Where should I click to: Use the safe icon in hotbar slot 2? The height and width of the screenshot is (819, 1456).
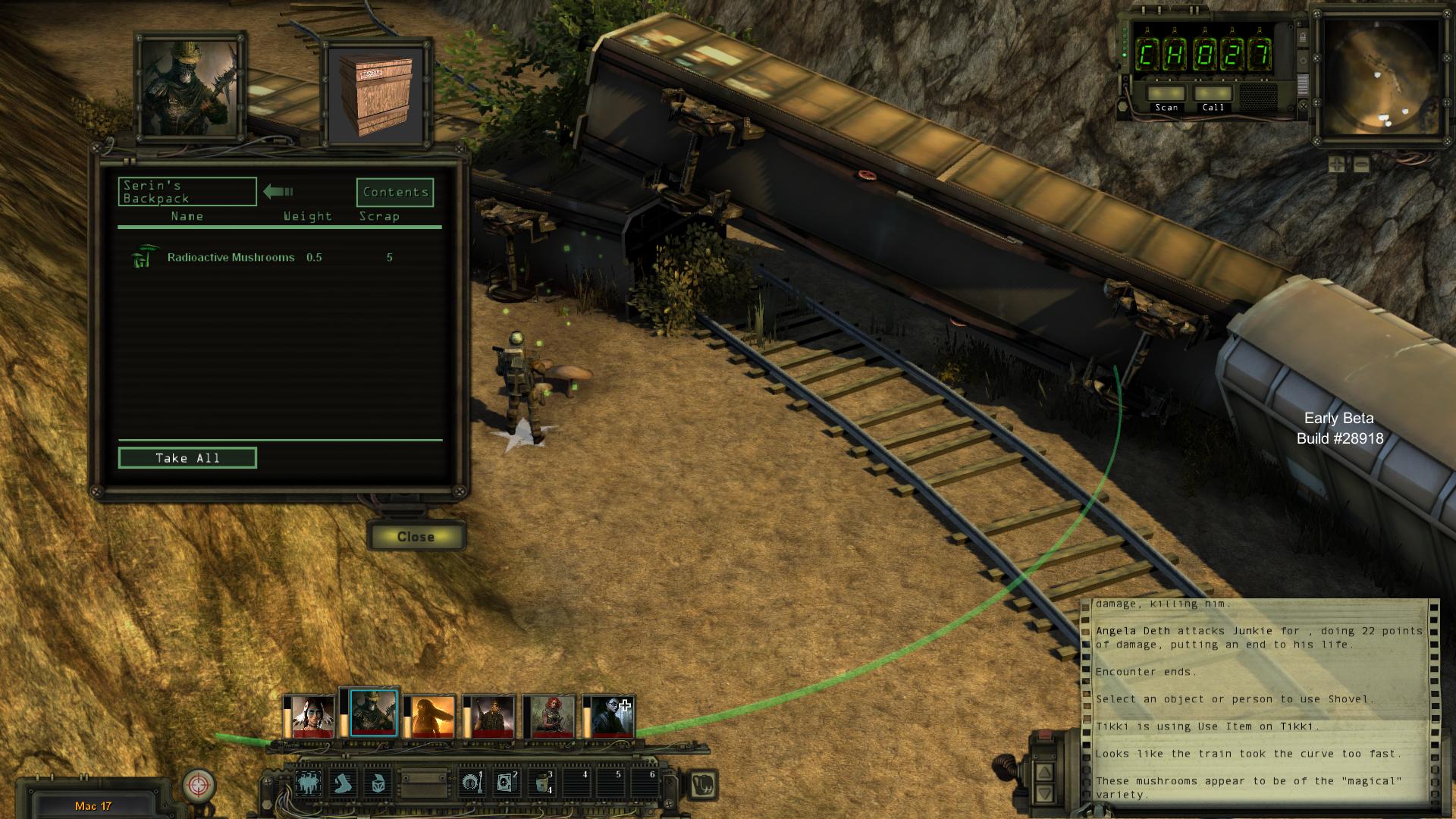(505, 783)
